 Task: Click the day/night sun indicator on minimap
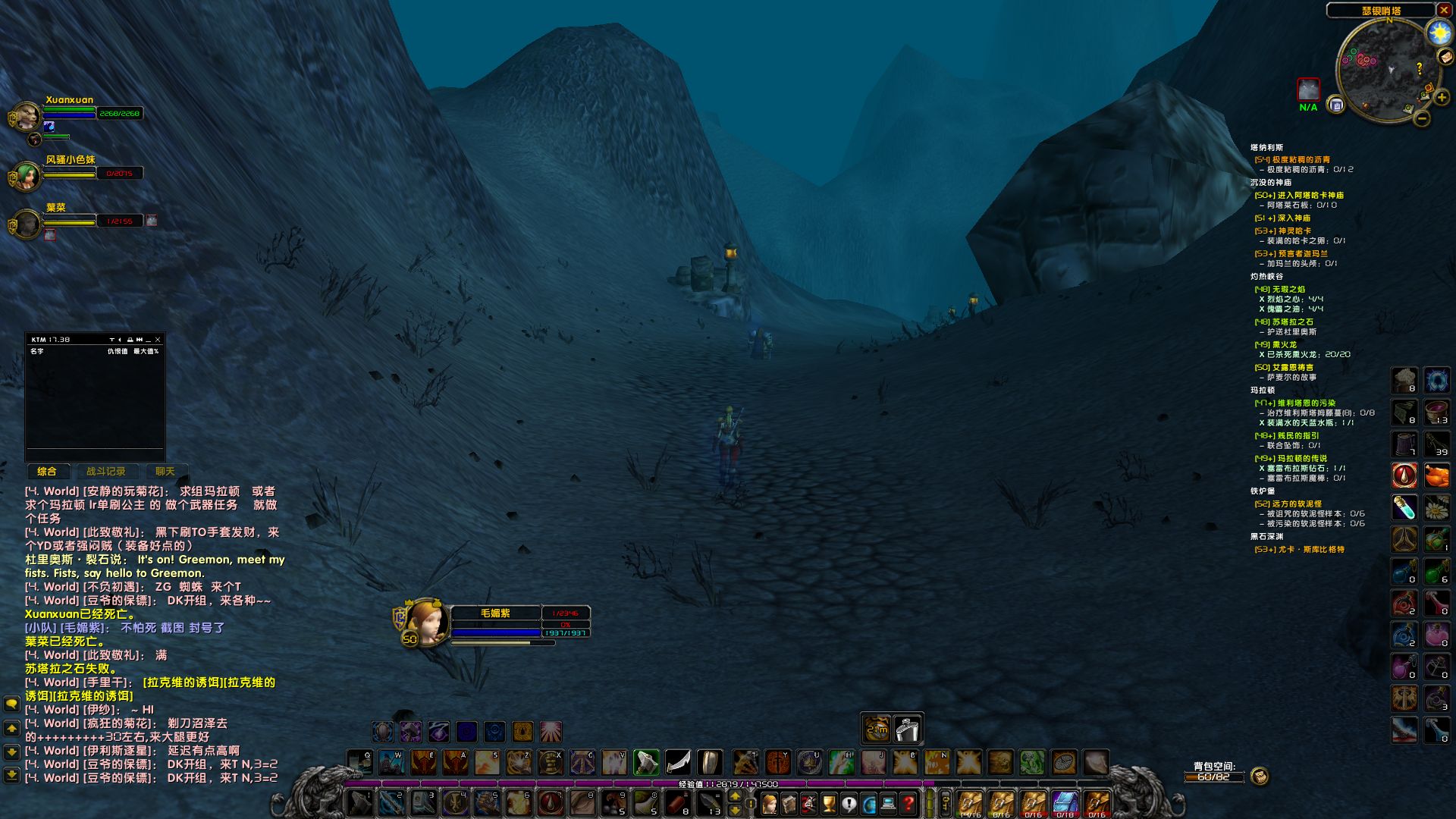tap(1439, 32)
